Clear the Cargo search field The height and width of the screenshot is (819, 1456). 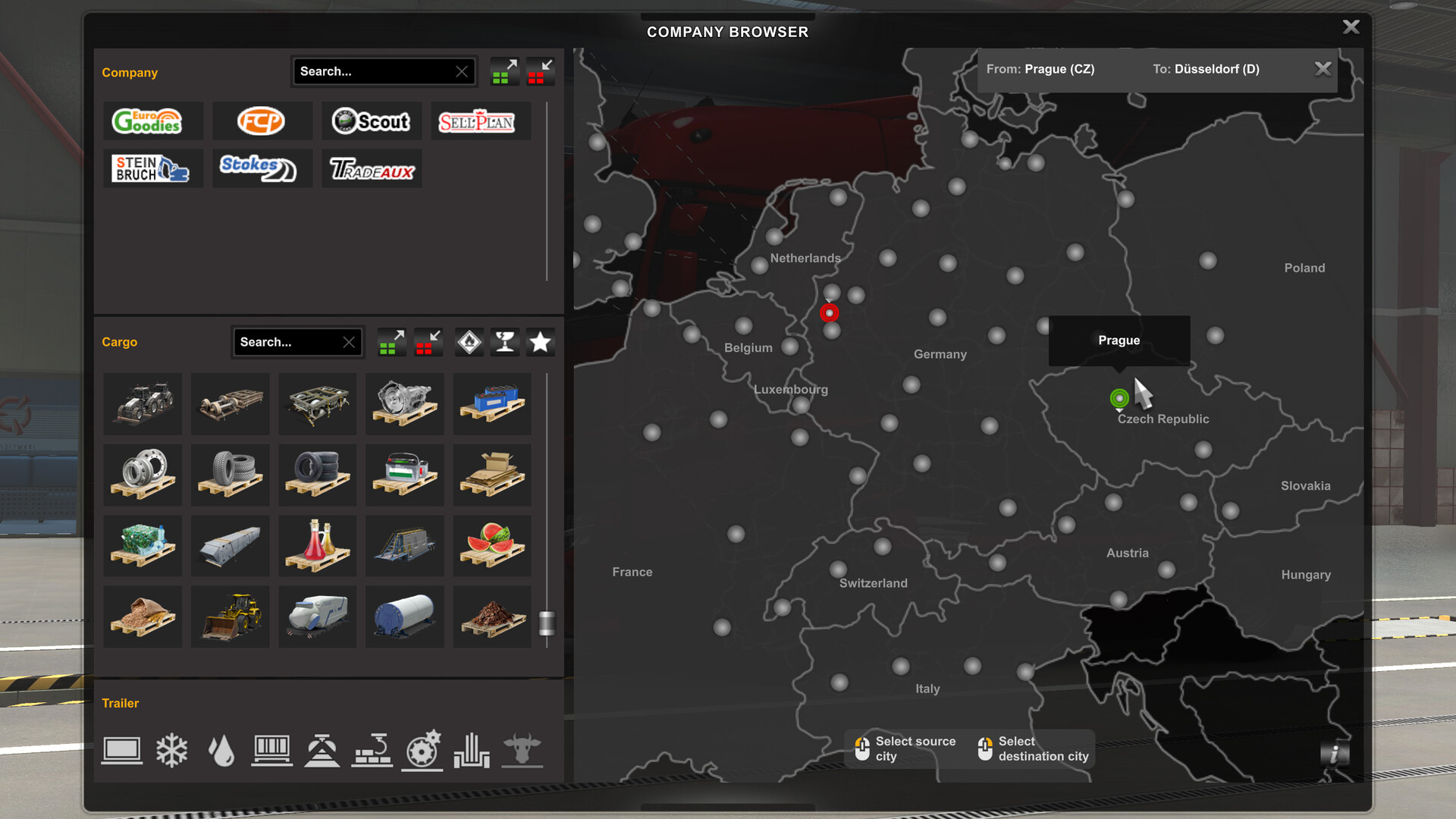pyautogui.click(x=349, y=342)
